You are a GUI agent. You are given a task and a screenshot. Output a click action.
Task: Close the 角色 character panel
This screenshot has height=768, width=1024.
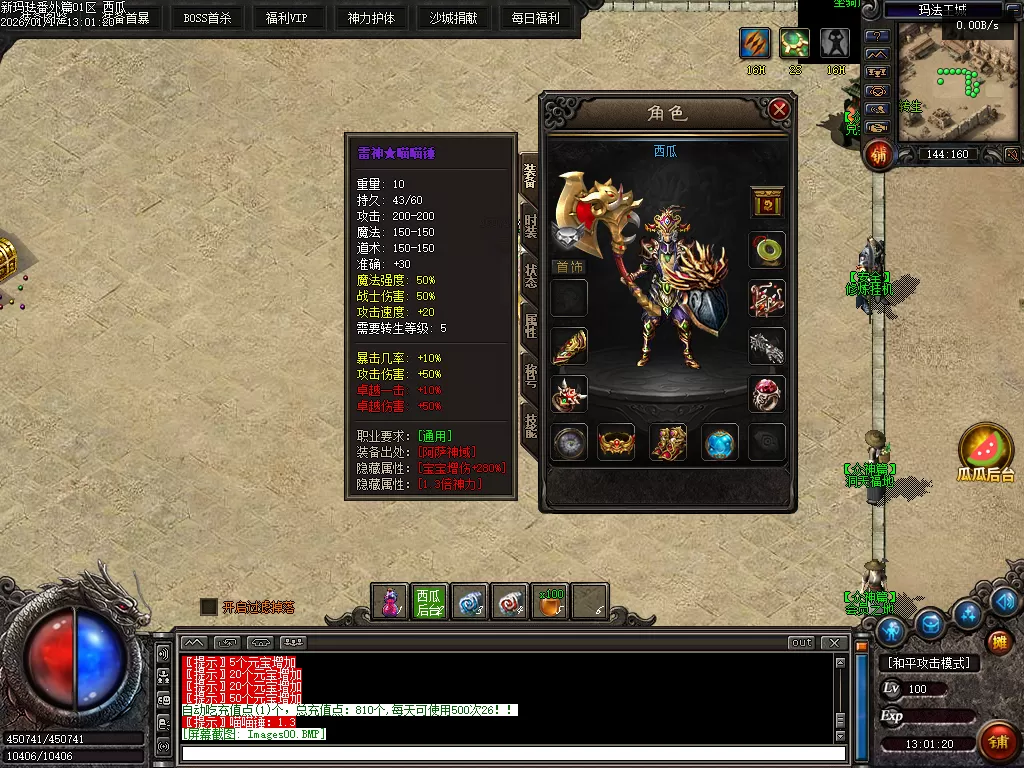click(779, 110)
